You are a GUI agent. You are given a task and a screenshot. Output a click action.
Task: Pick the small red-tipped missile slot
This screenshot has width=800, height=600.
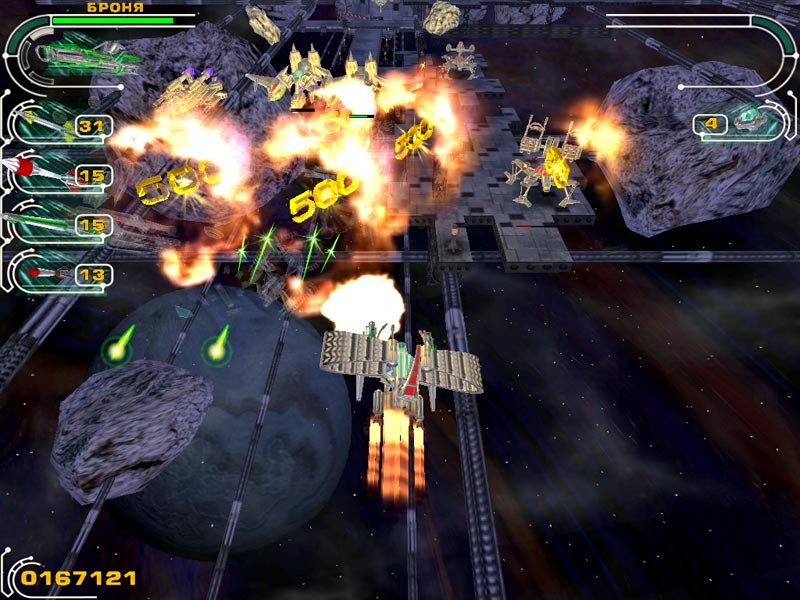(45, 273)
